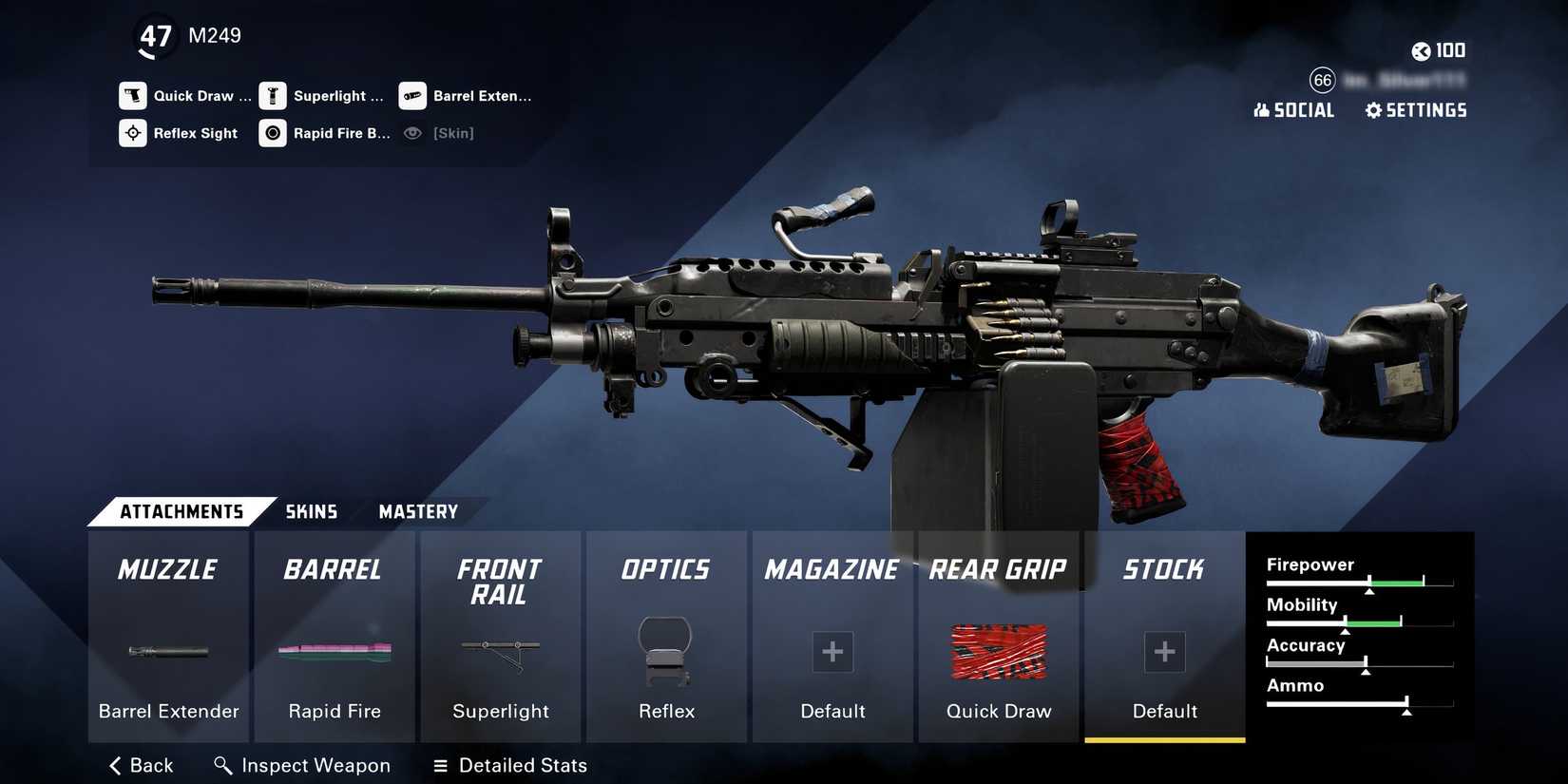The width and height of the screenshot is (1568, 784).
Task: Toggle the [Skin] visibility eye icon
Action: pos(411,133)
